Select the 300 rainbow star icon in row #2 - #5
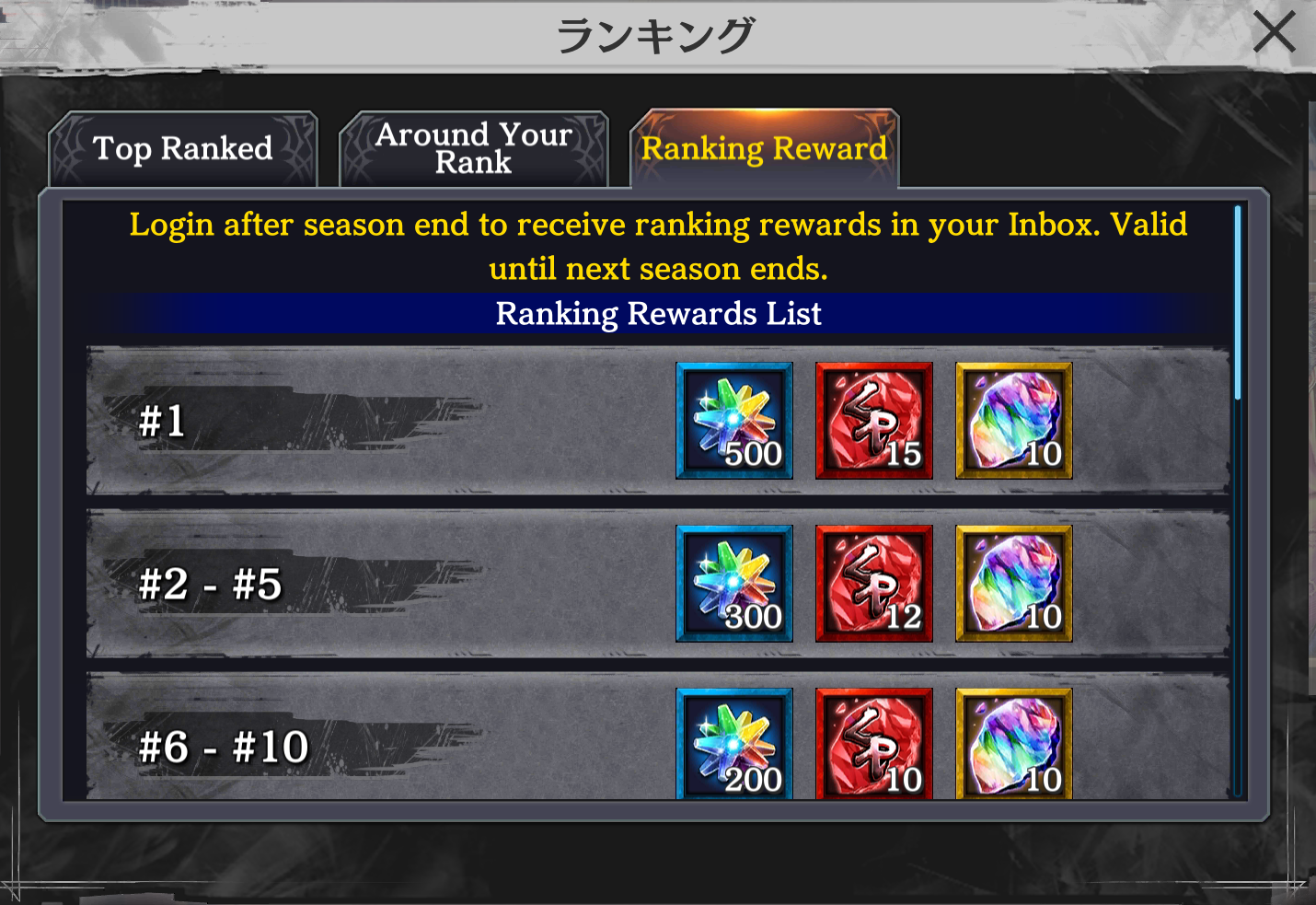Screen dimensions: 1316x905 click(733, 583)
